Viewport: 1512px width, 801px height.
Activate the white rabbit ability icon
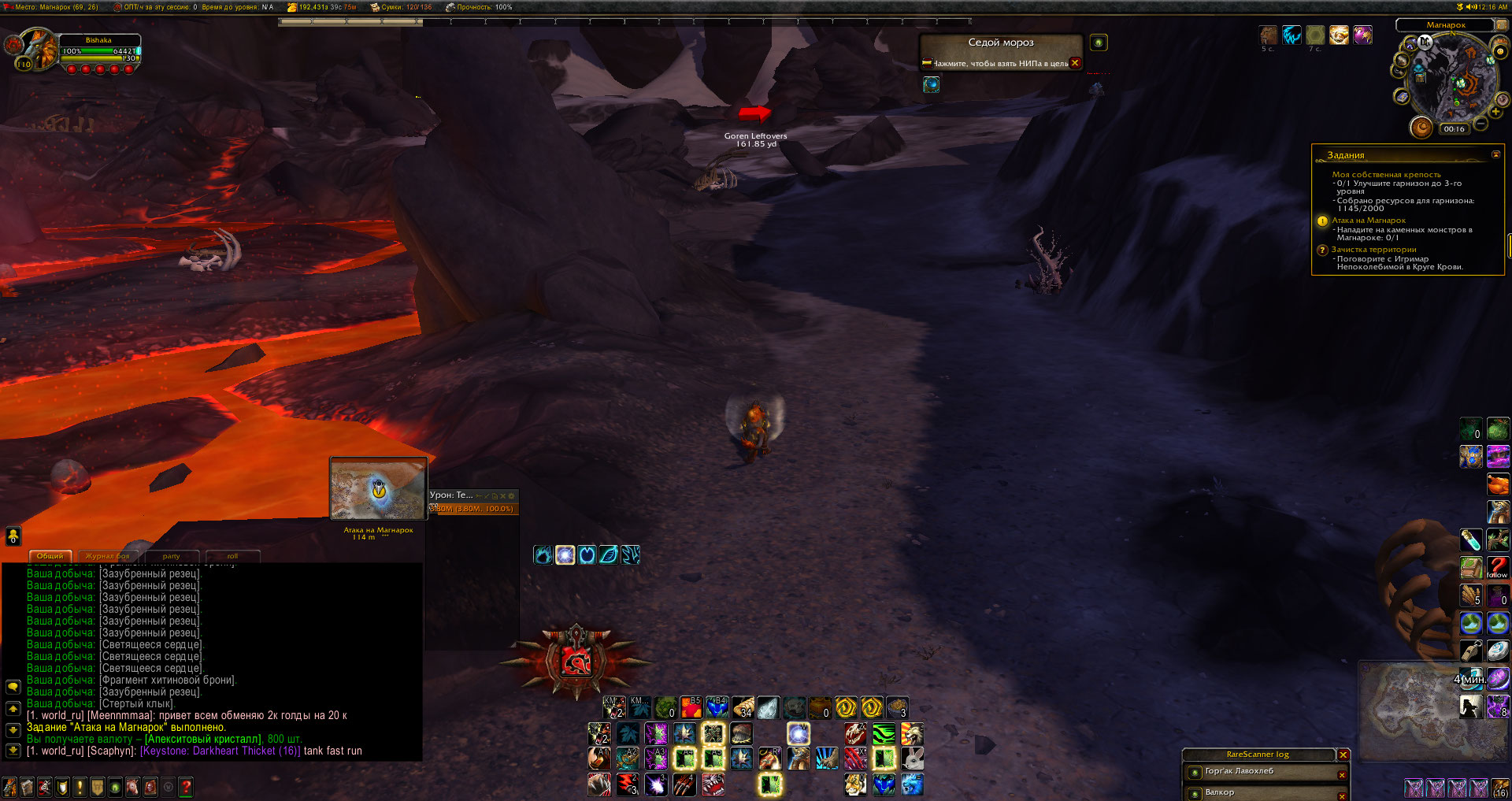click(x=912, y=758)
